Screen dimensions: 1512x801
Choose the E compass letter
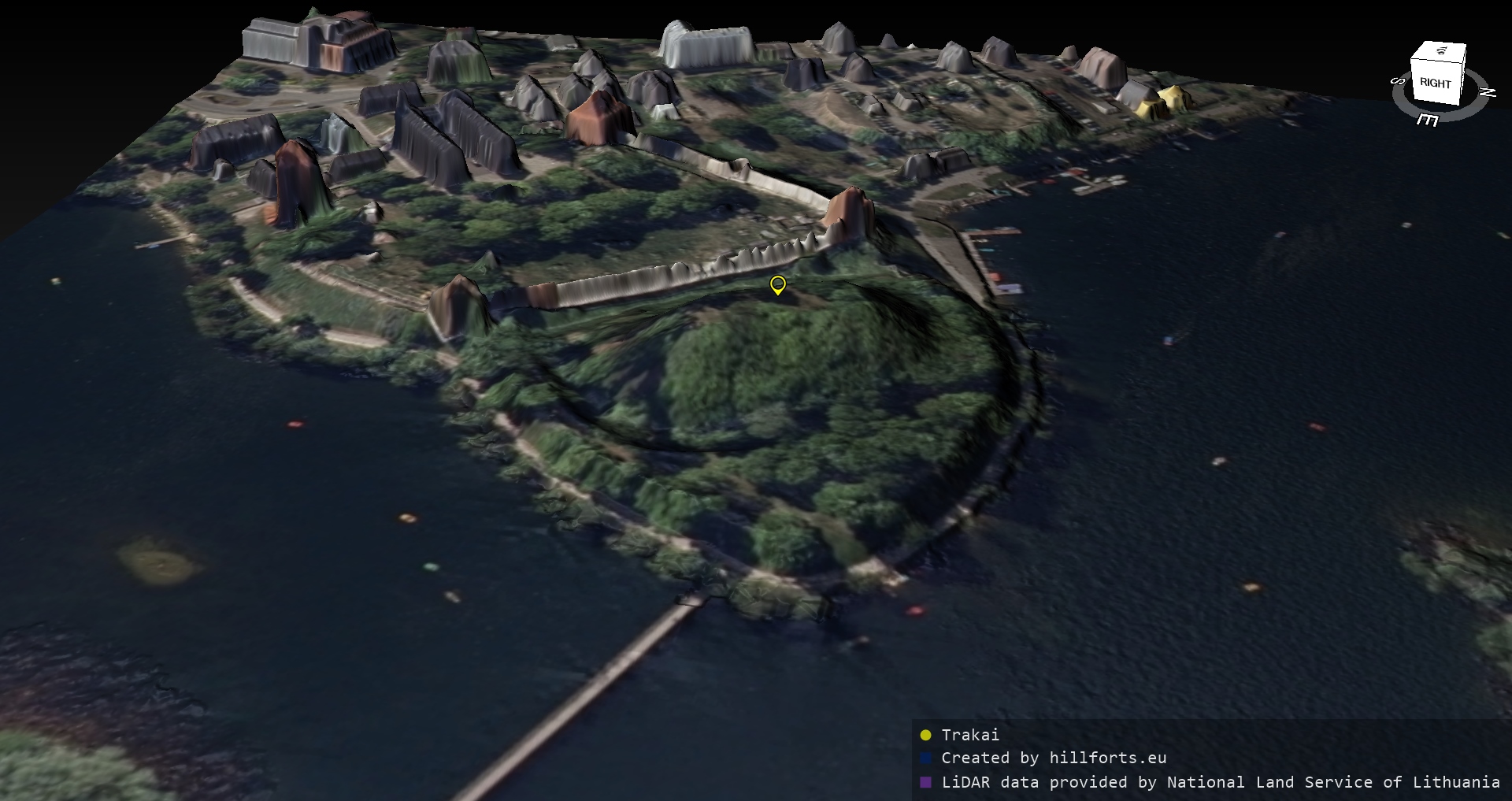[x=1427, y=120]
